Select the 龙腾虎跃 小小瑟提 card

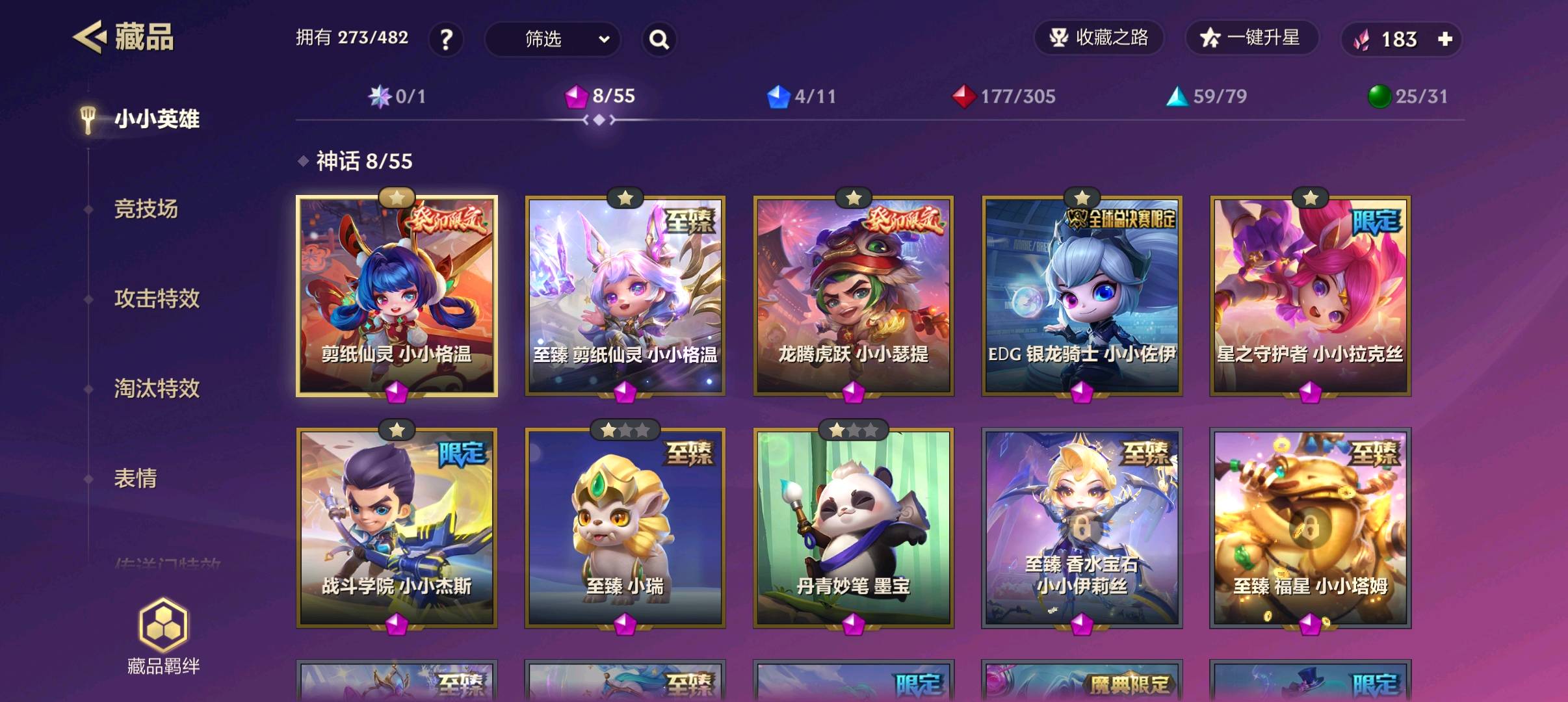(853, 296)
